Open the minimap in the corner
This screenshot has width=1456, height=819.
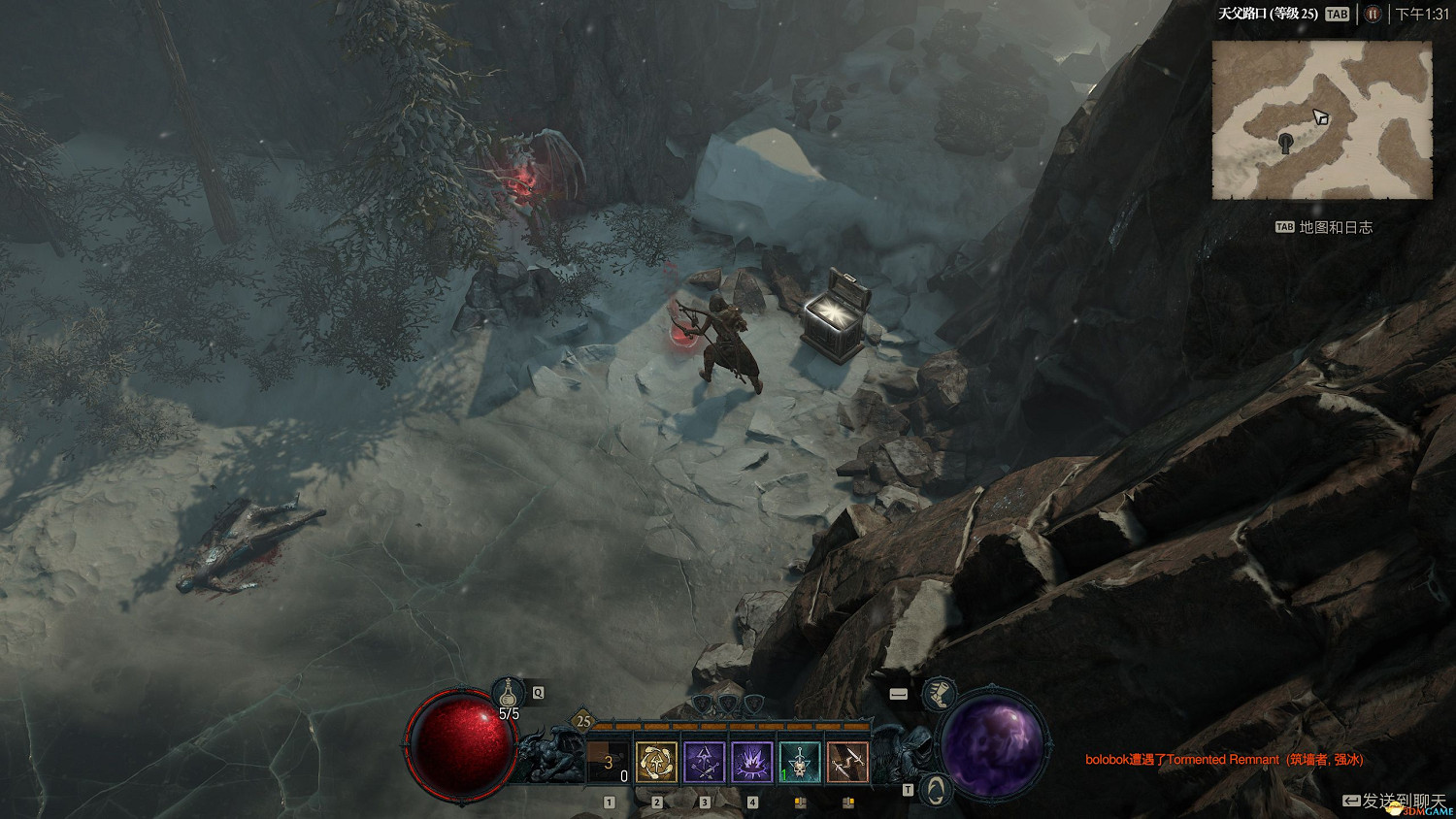click(1322, 120)
